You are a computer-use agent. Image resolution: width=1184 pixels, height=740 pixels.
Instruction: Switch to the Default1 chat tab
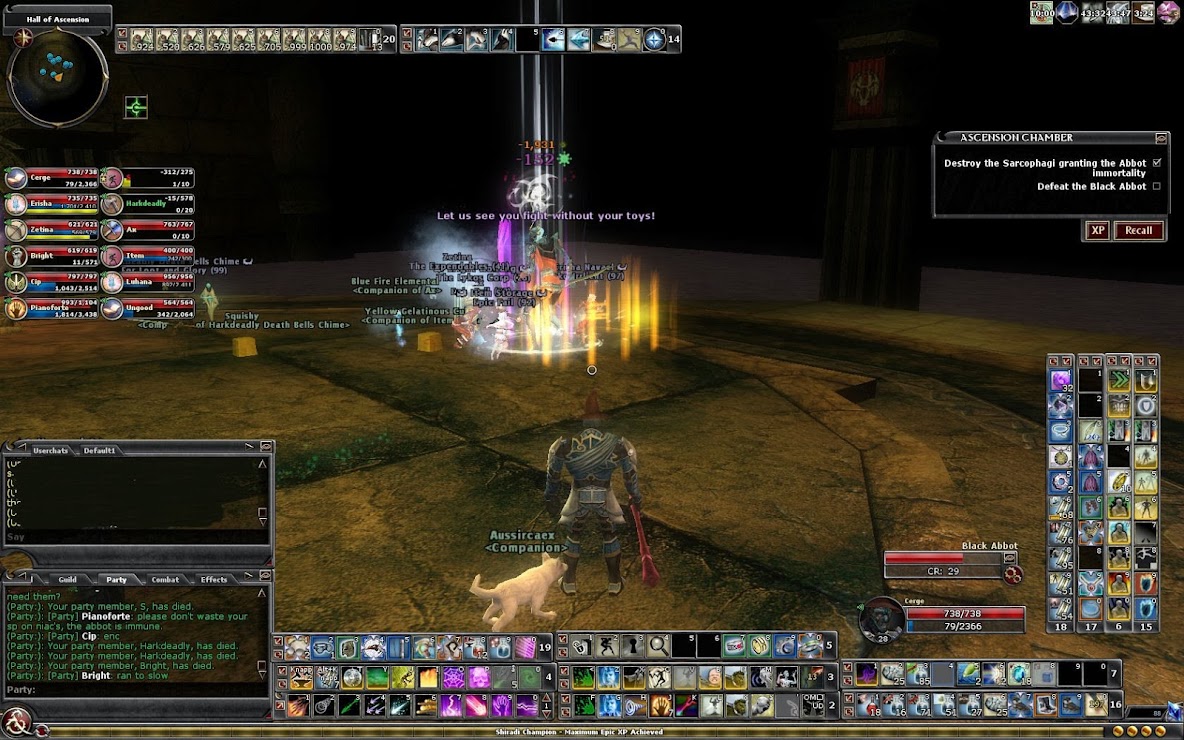pyautogui.click(x=99, y=450)
